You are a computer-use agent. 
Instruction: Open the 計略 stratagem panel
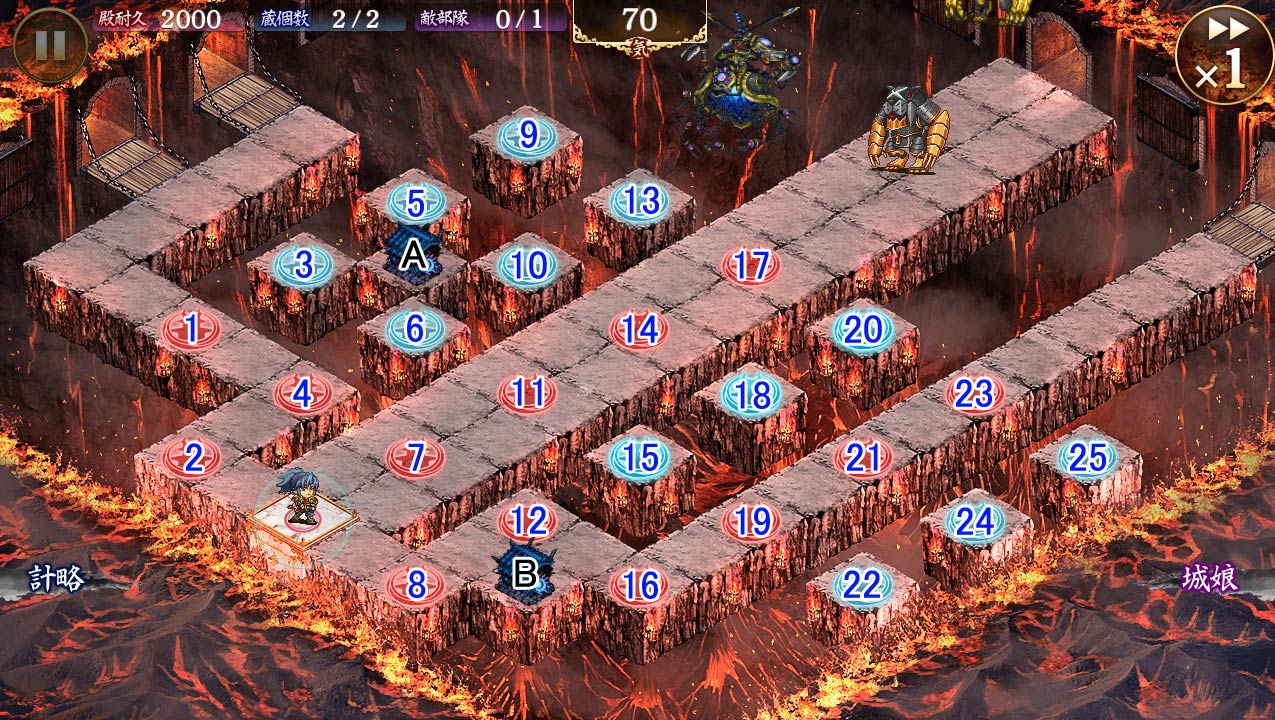point(56,578)
